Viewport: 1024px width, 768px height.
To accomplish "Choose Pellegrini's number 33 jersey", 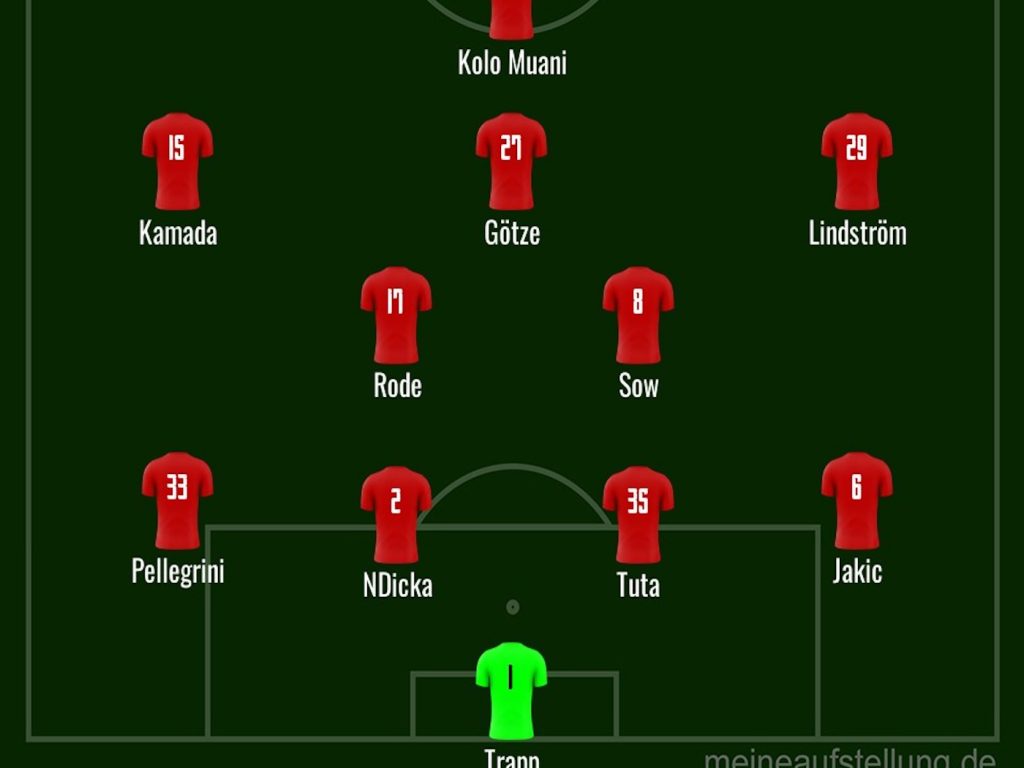I will pyautogui.click(x=177, y=500).
